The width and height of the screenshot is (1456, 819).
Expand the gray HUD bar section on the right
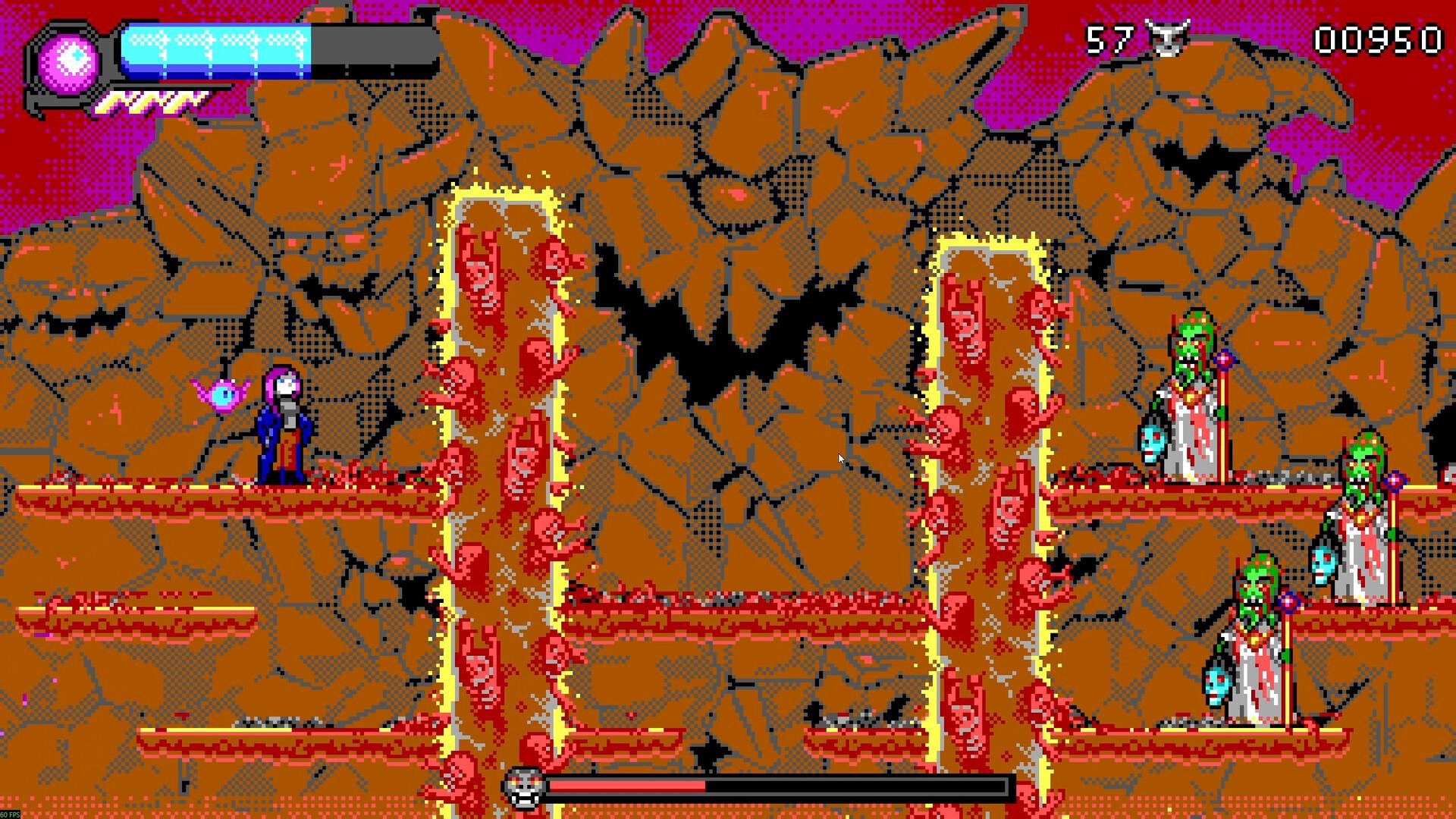[x=372, y=45]
